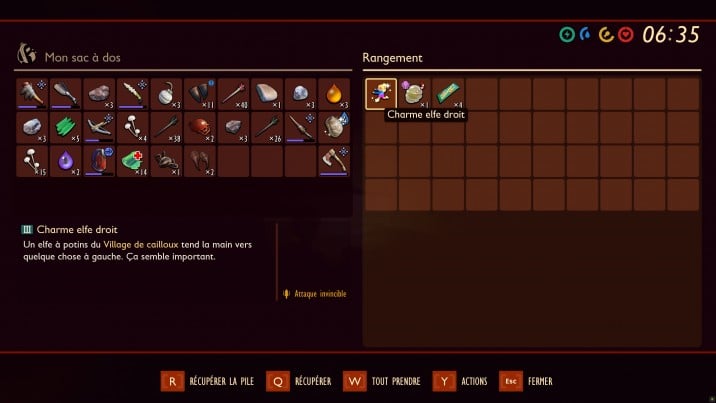Choose the hatchet in the backpack
The image size is (716, 403).
[x=334, y=160]
